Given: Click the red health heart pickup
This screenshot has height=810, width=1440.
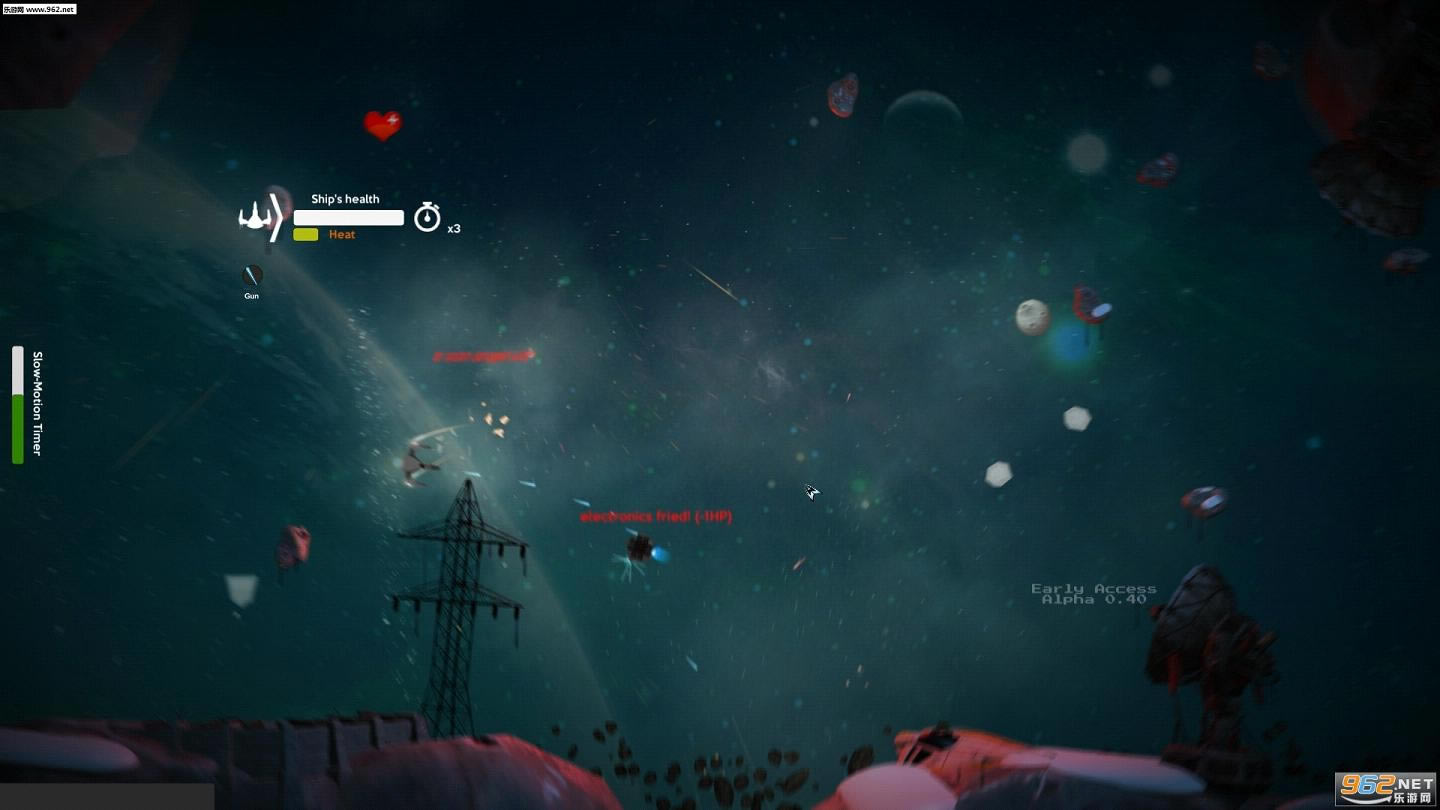Looking at the screenshot, I should point(383,125).
